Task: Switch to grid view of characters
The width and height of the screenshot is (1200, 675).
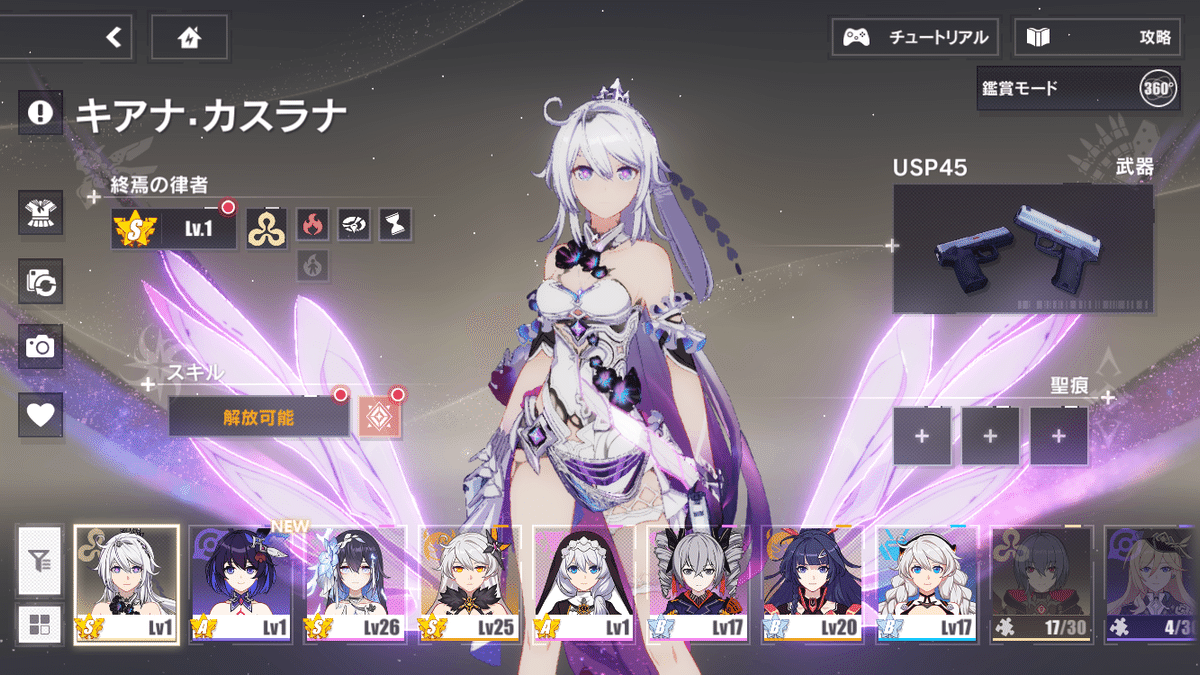Action: (40, 625)
